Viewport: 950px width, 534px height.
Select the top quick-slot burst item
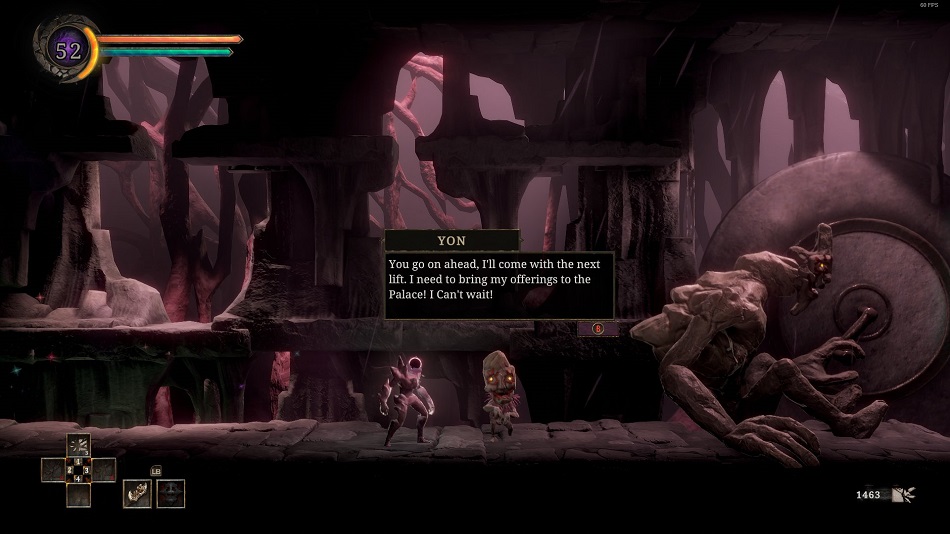[78, 446]
